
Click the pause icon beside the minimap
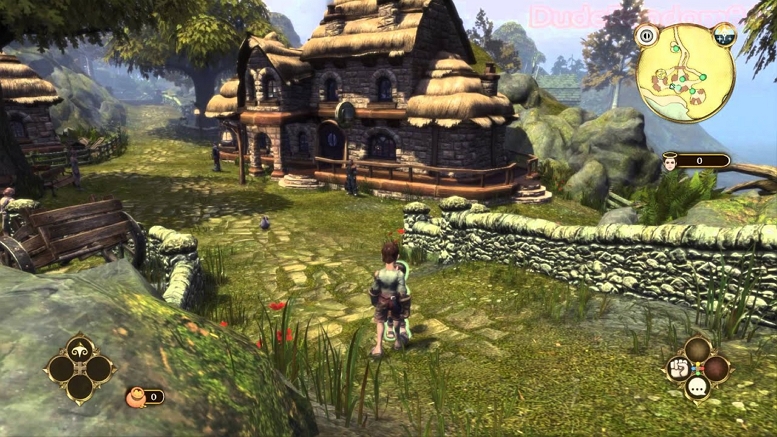point(646,36)
